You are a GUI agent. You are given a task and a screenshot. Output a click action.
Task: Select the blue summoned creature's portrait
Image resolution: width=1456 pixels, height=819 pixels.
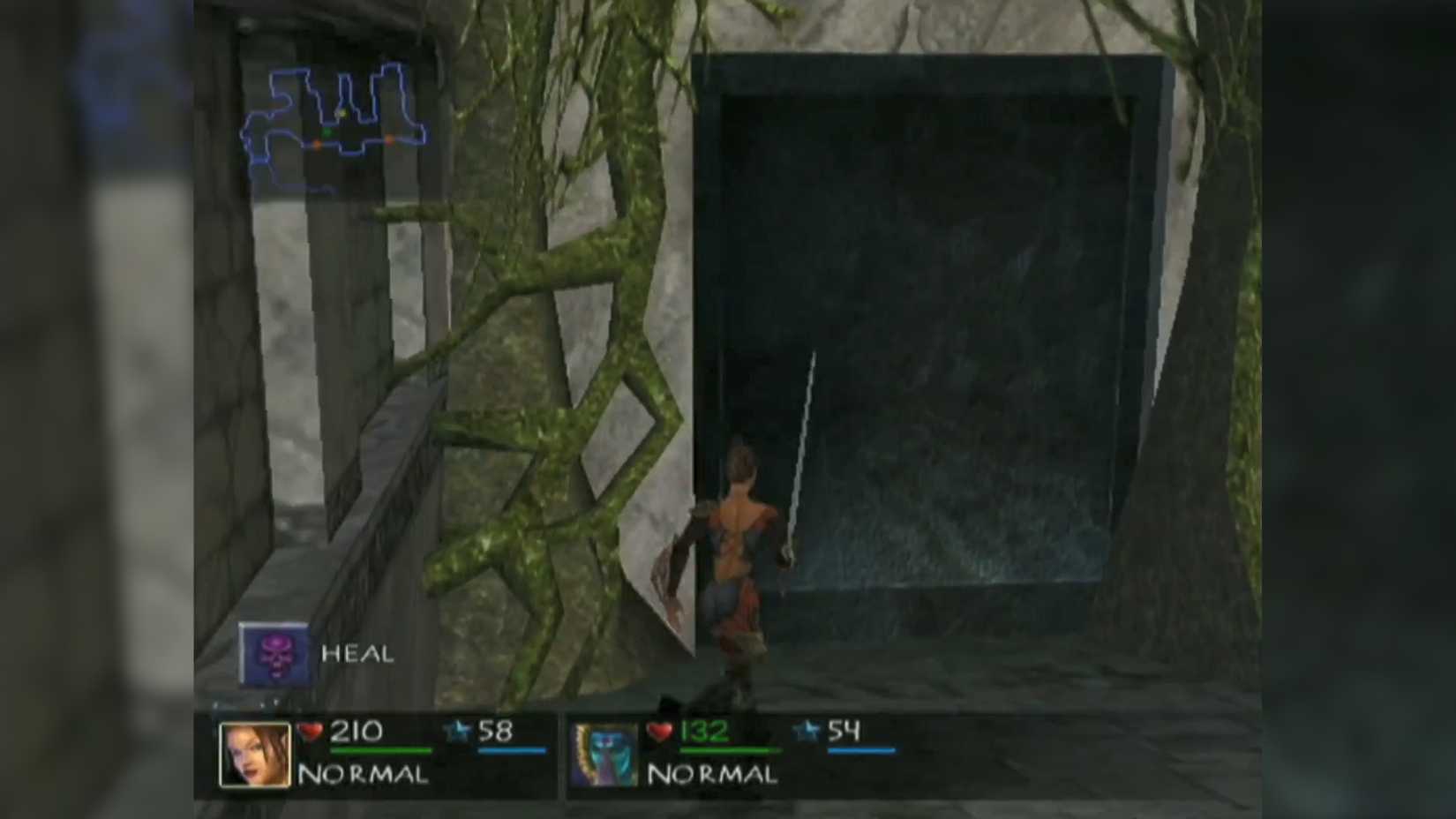pyautogui.click(x=605, y=756)
